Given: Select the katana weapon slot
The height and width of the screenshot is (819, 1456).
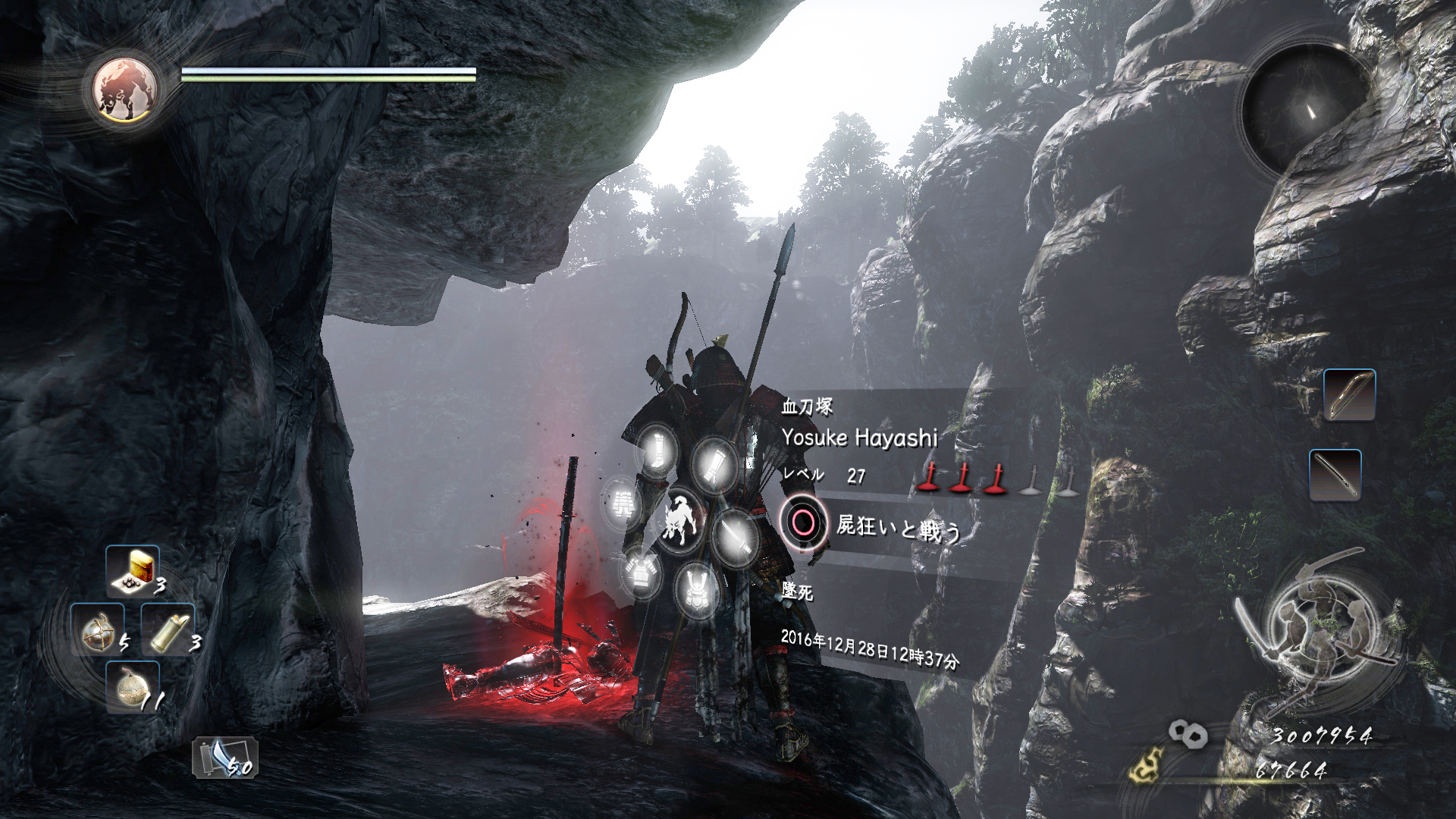Looking at the screenshot, I should [1335, 475].
